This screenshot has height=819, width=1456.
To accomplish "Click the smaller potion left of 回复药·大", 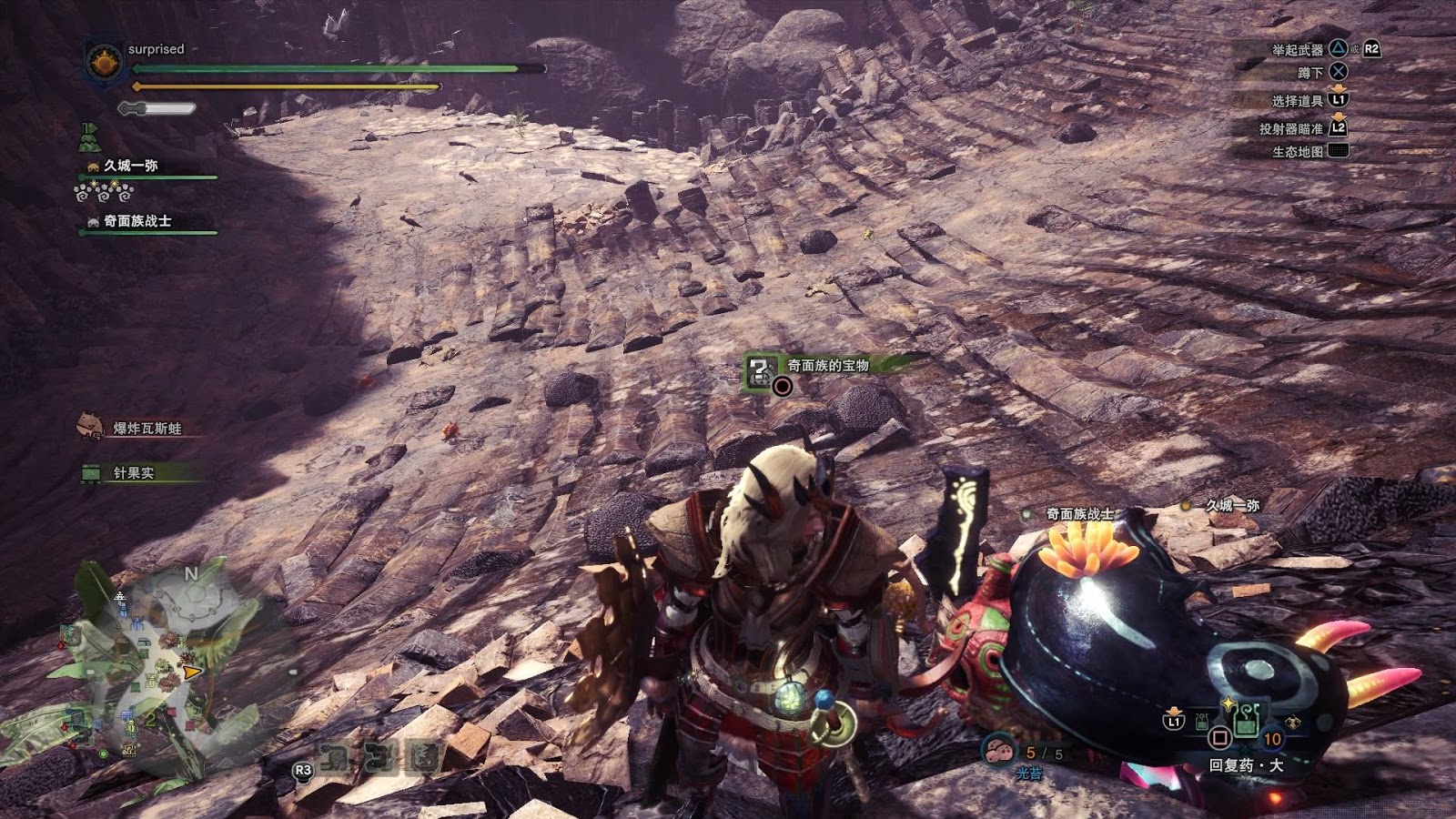I will tap(1203, 723).
